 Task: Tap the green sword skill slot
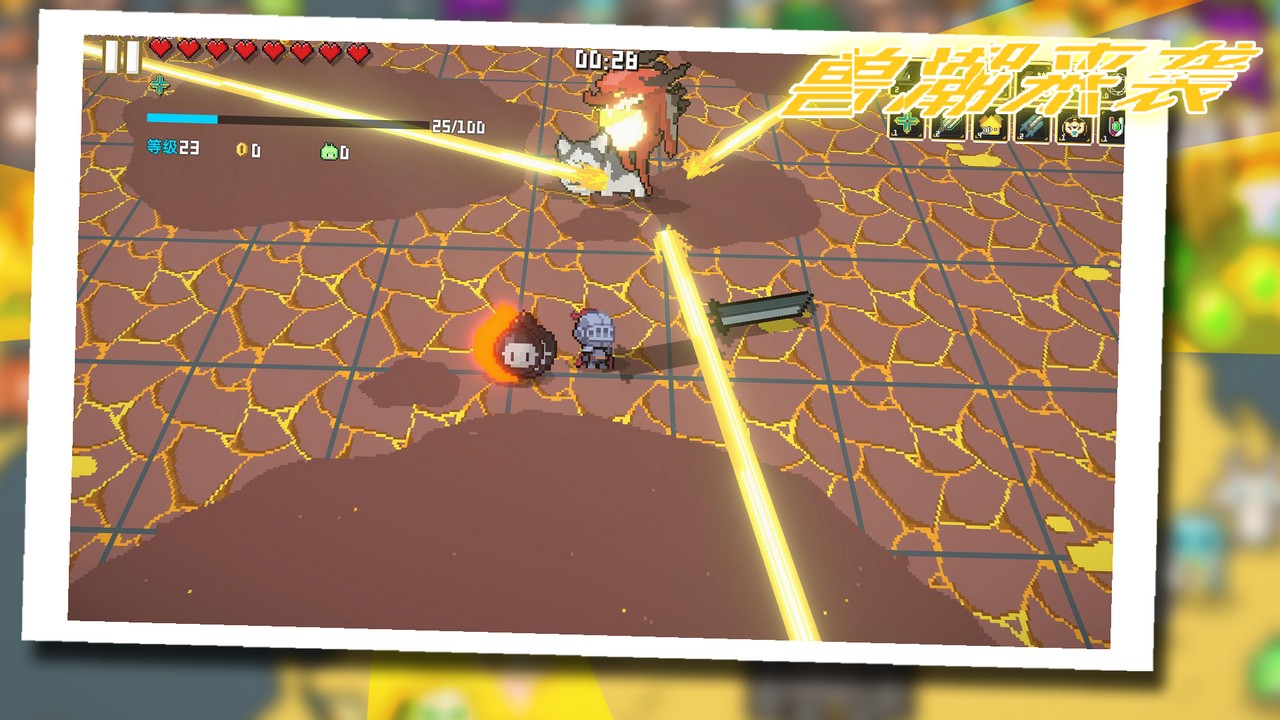pyautogui.click(x=948, y=126)
